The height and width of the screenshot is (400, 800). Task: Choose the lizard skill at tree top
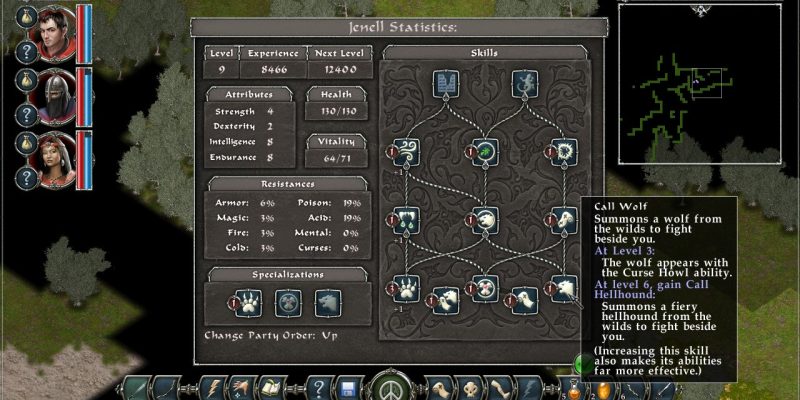[524, 83]
